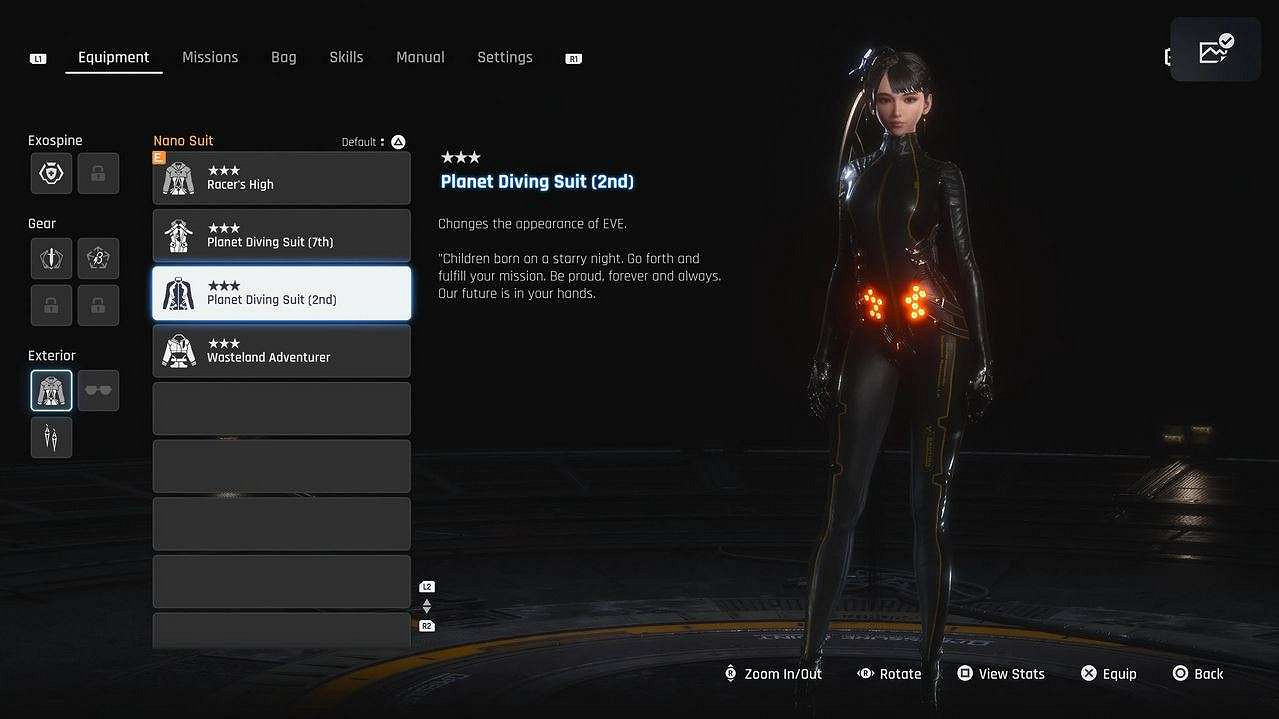Click the screenshot-saved notification icon
Screen dimensions: 1279x719
(x=1215, y=50)
